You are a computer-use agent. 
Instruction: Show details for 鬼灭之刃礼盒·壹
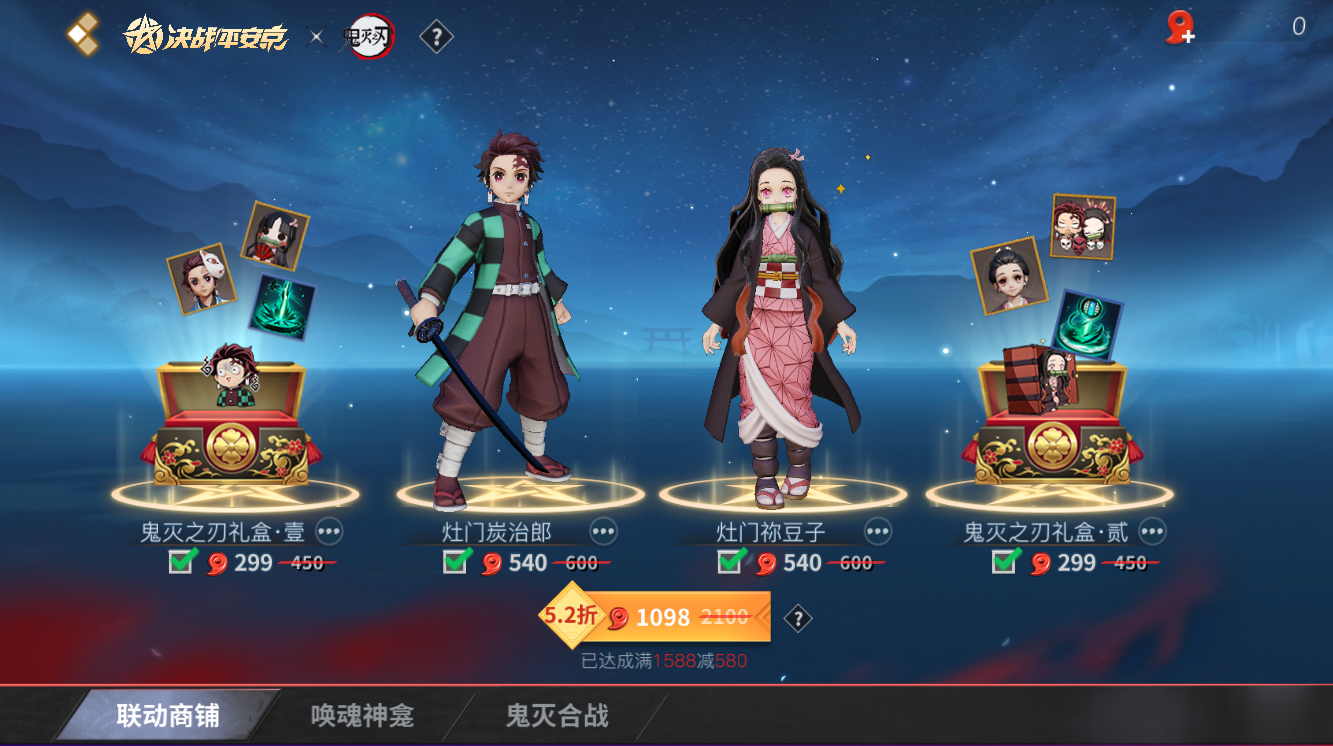coord(329,531)
